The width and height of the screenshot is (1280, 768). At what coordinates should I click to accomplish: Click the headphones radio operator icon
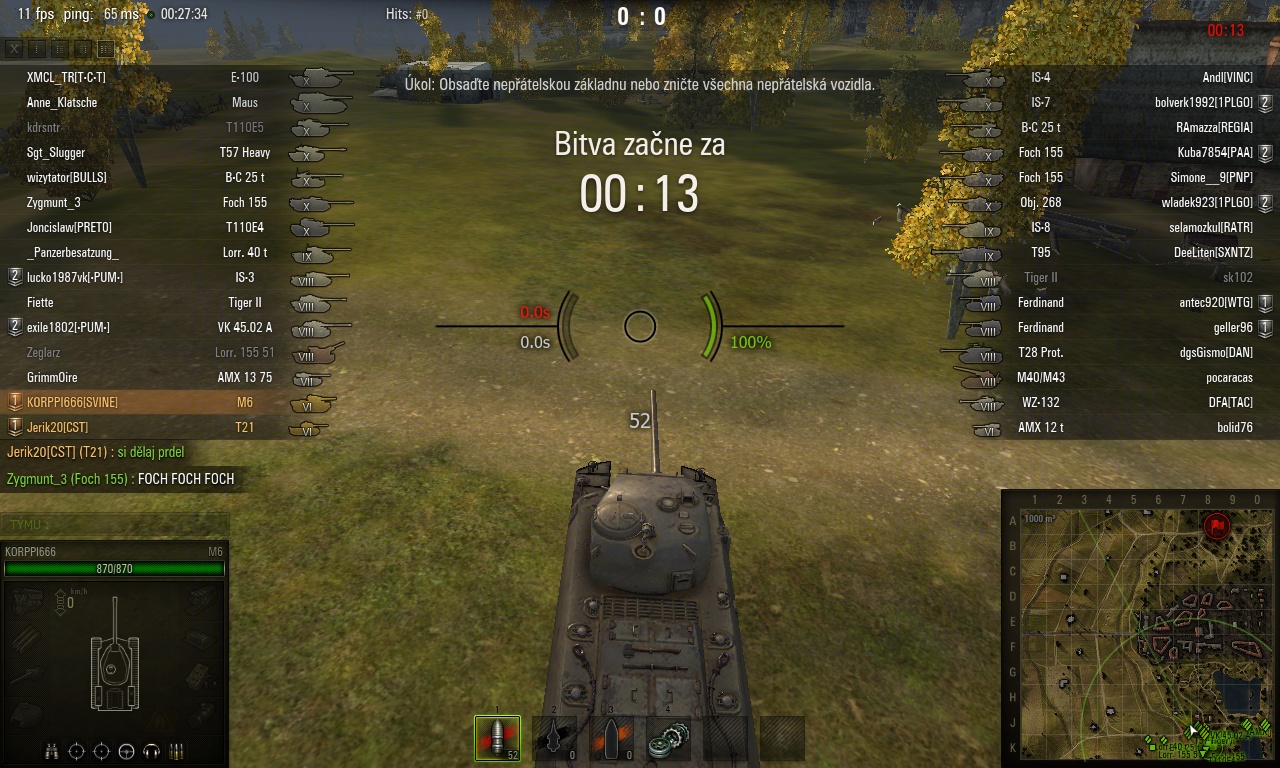click(152, 751)
